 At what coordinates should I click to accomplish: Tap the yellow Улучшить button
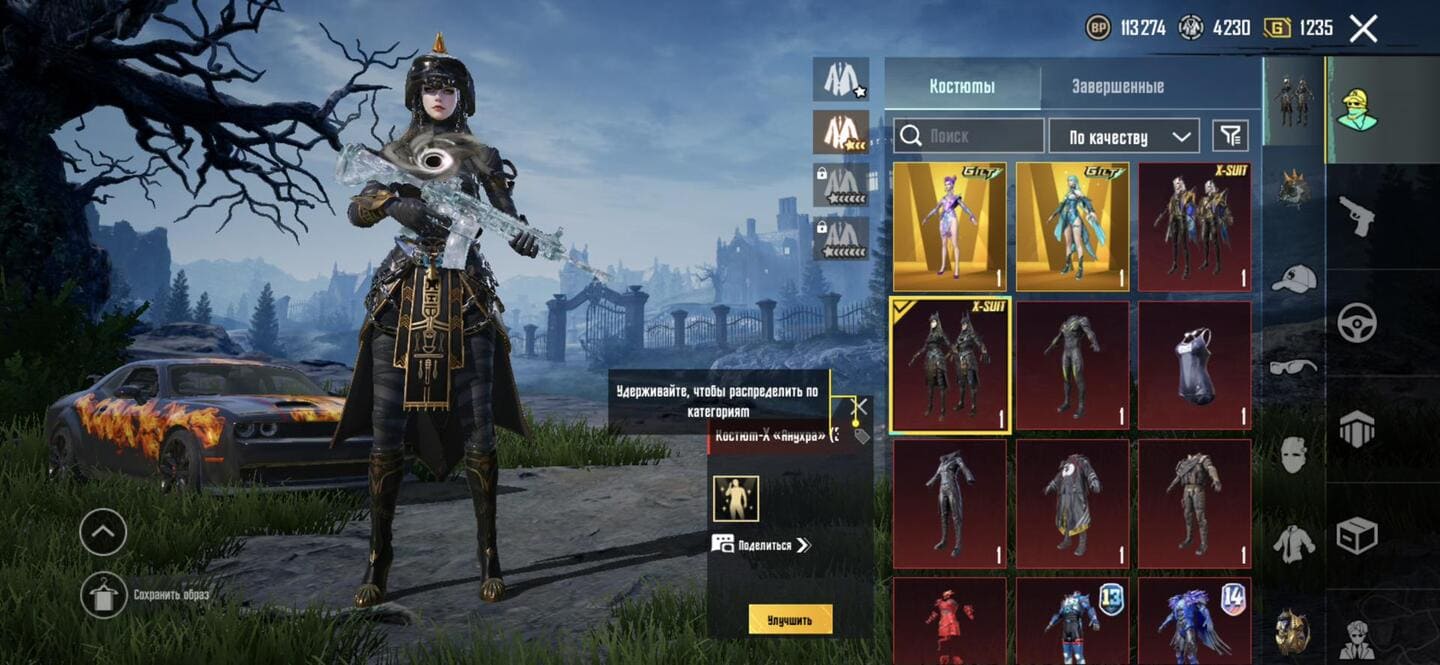[790, 620]
